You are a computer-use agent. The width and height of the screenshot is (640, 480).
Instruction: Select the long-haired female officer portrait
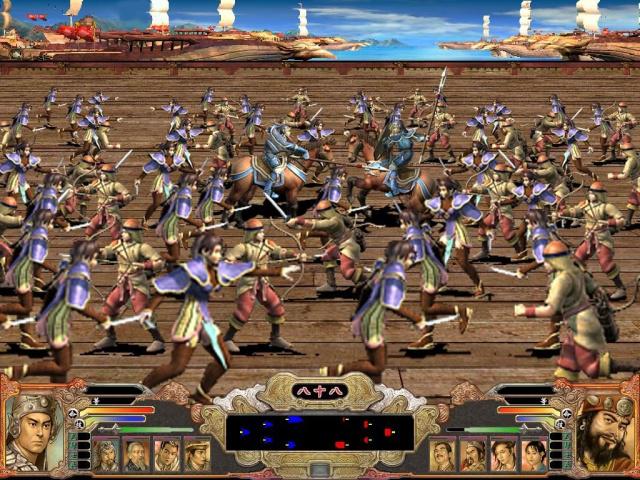point(503,455)
